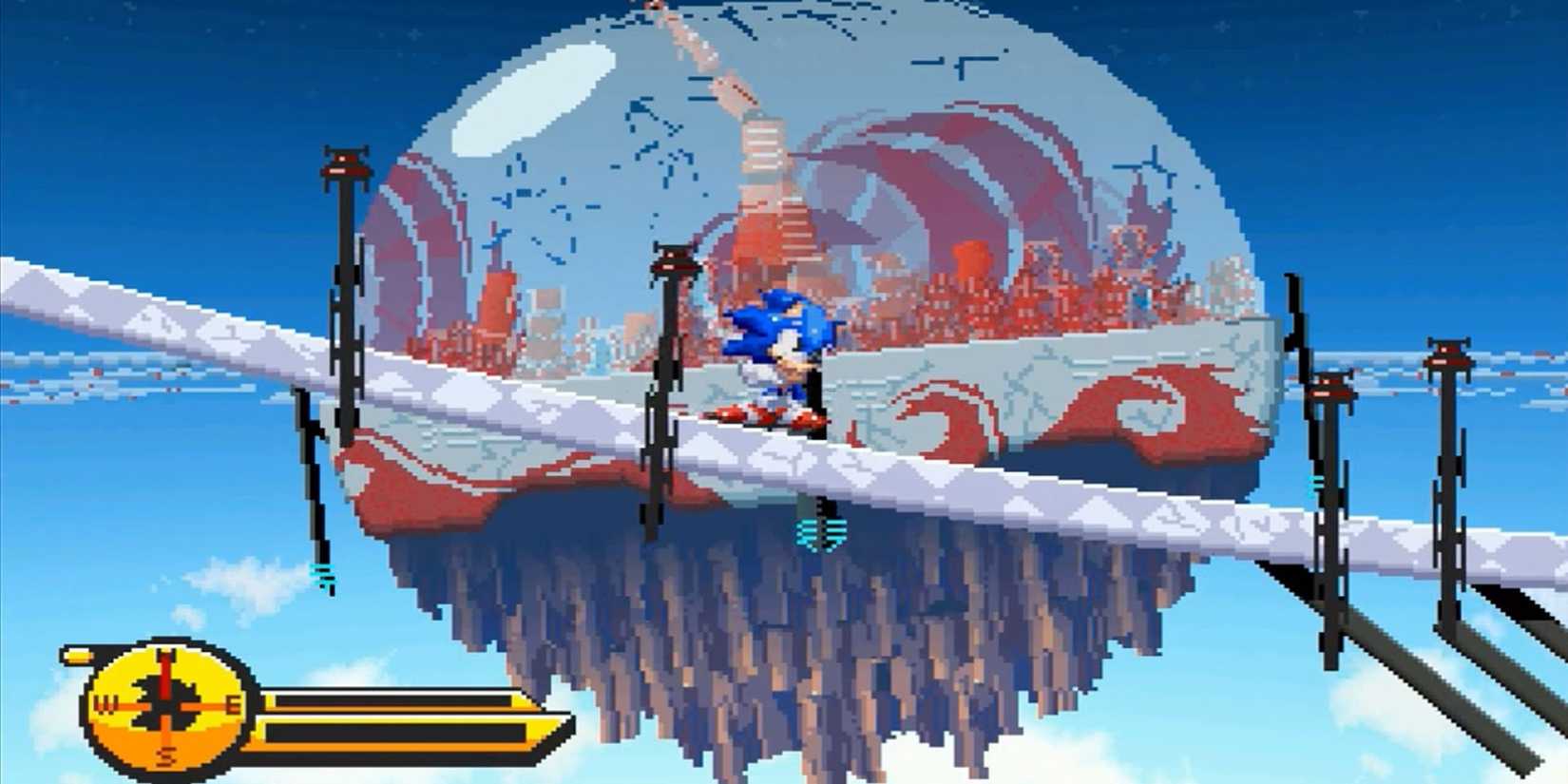
Task: Select the red needle on the compass
Action: click(x=165, y=672)
